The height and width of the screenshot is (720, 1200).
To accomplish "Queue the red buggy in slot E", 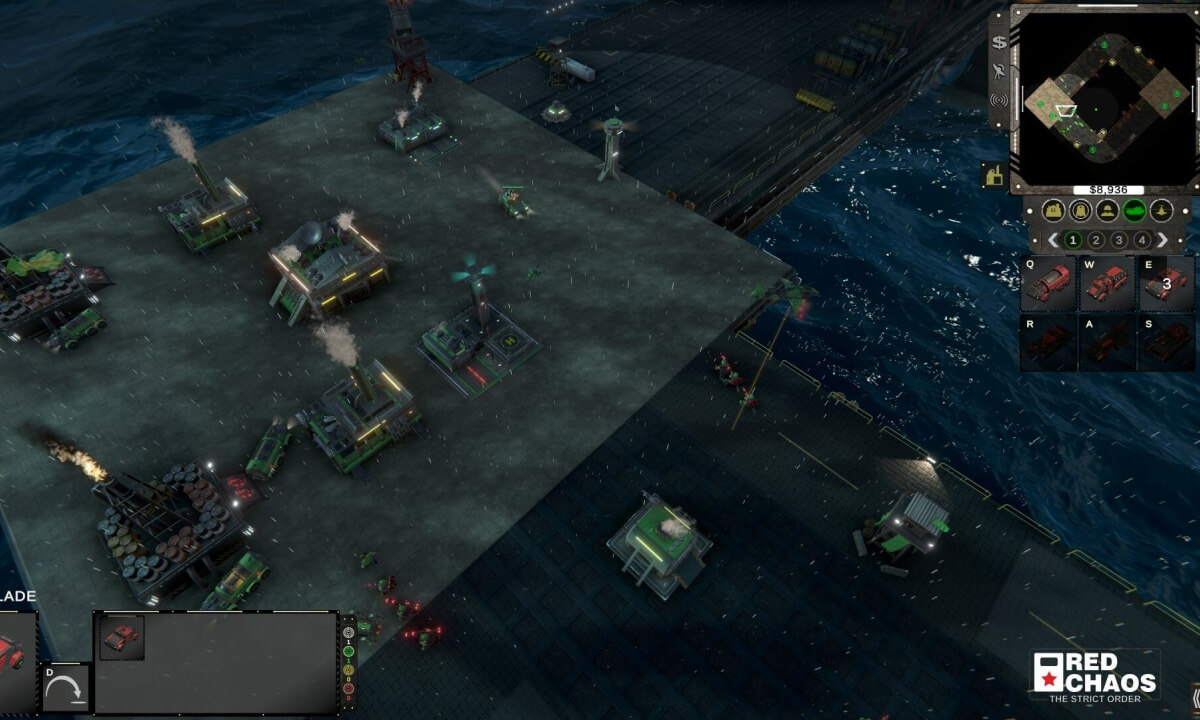I will click(x=1166, y=284).
